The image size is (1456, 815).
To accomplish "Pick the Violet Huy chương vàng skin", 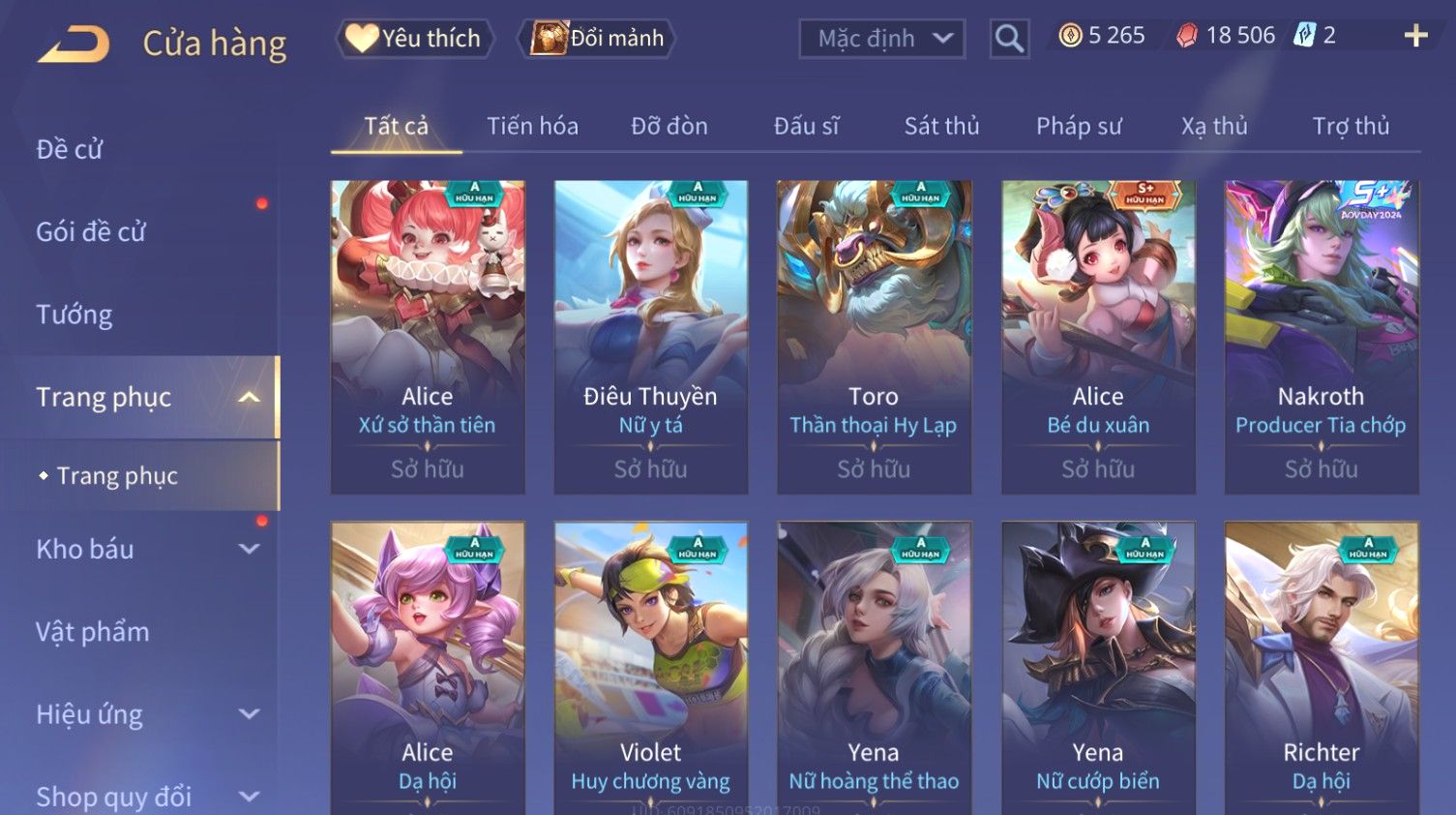I will (x=650, y=668).
